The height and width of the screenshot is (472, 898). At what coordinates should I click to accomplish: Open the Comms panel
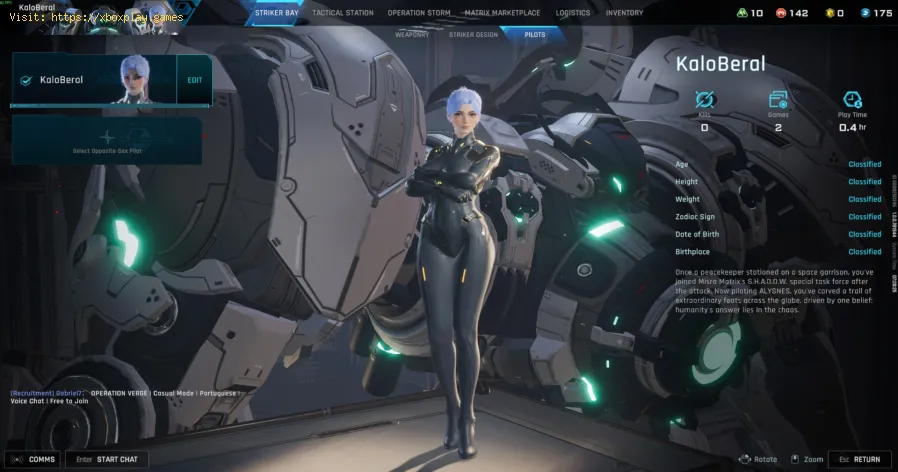tap(34, 459)
